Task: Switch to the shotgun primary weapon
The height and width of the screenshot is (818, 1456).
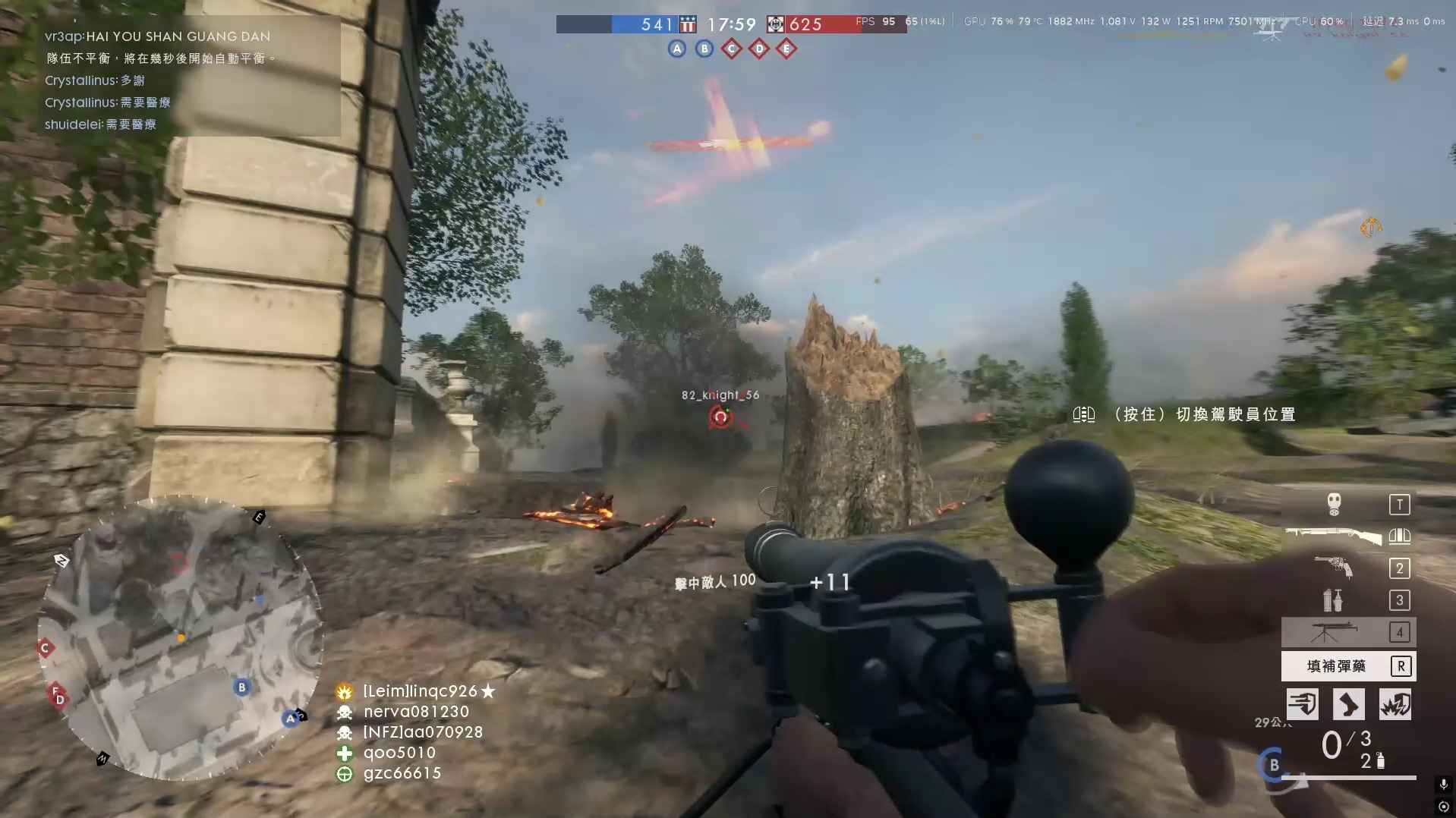Action: click(x=1333, y=536)
